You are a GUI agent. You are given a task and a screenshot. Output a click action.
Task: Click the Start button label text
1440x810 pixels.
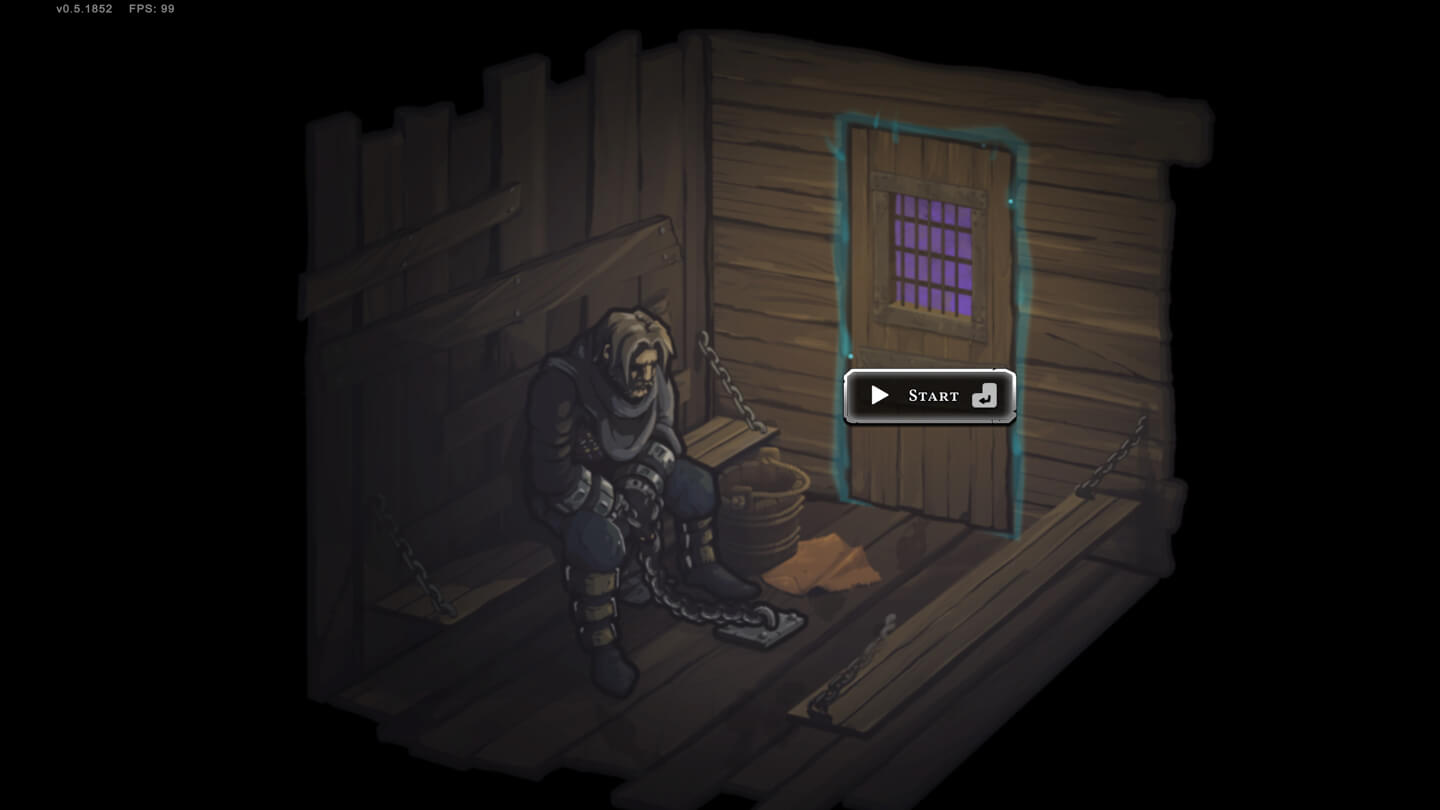tap(932, 395)
